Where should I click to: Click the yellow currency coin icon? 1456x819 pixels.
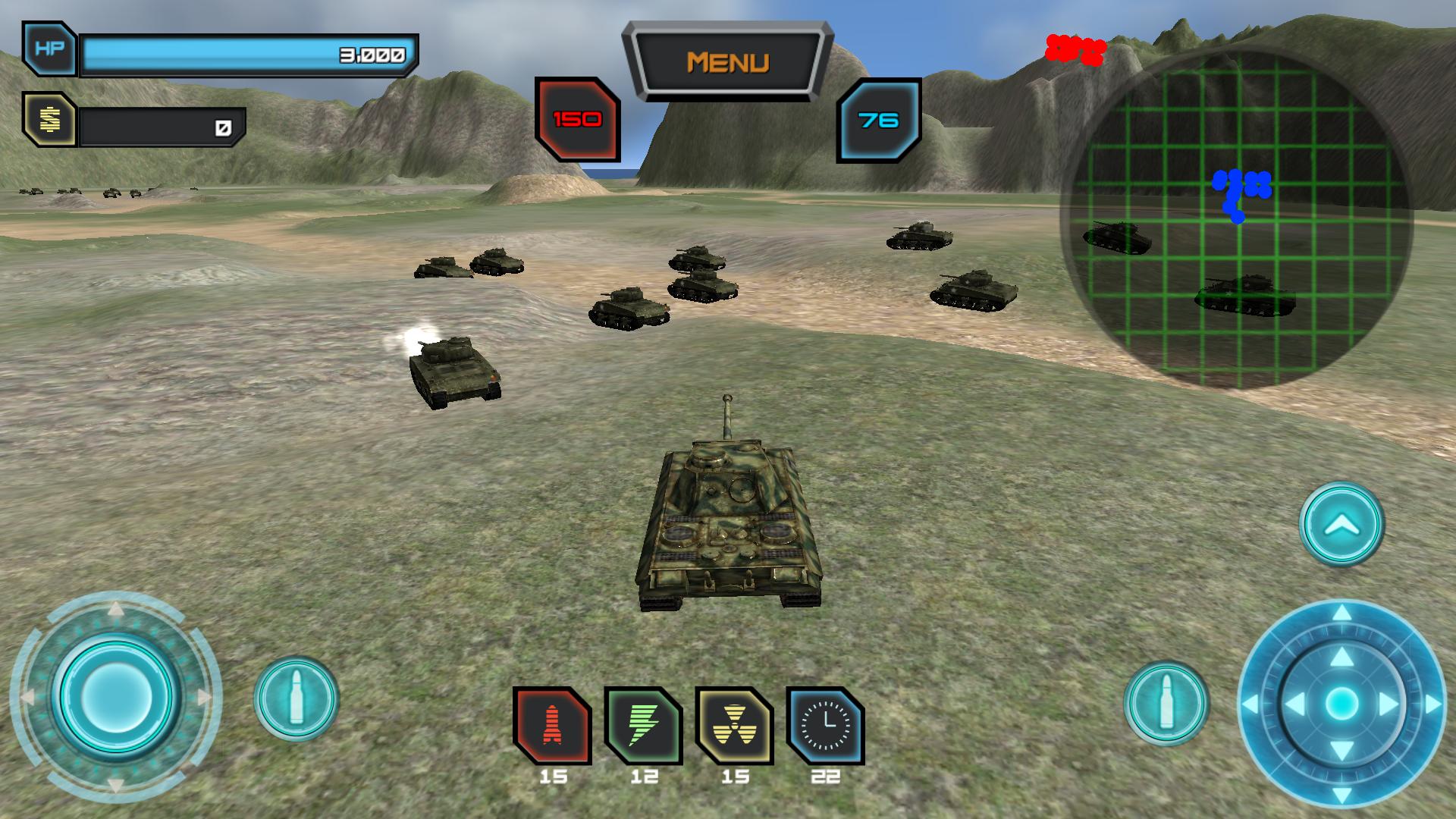pyautogui.click(x=49, y=119)
